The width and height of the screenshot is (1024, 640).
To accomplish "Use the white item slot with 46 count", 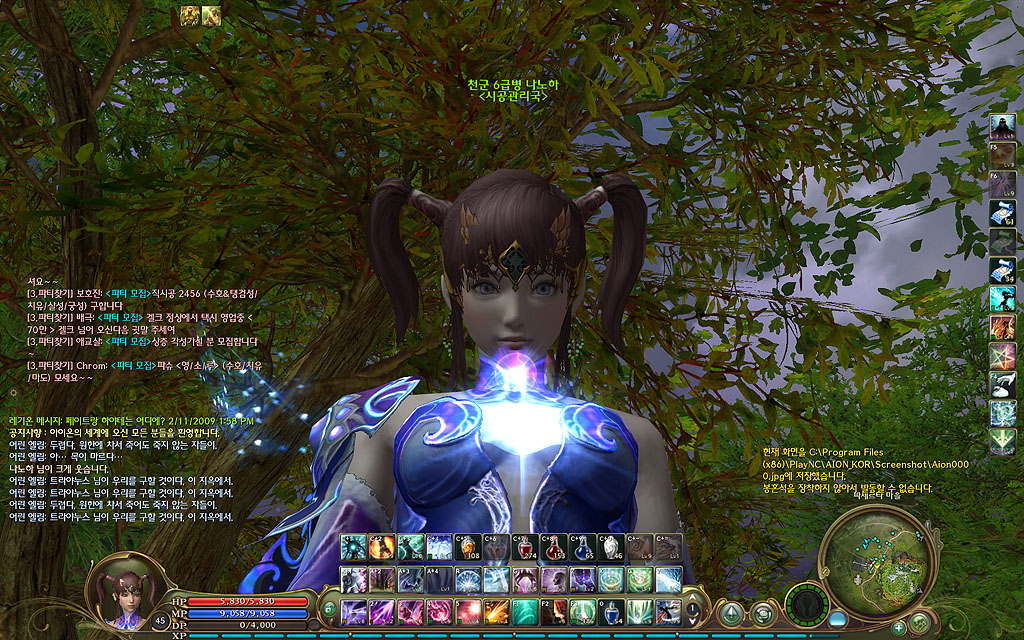I will click(611, 547).
